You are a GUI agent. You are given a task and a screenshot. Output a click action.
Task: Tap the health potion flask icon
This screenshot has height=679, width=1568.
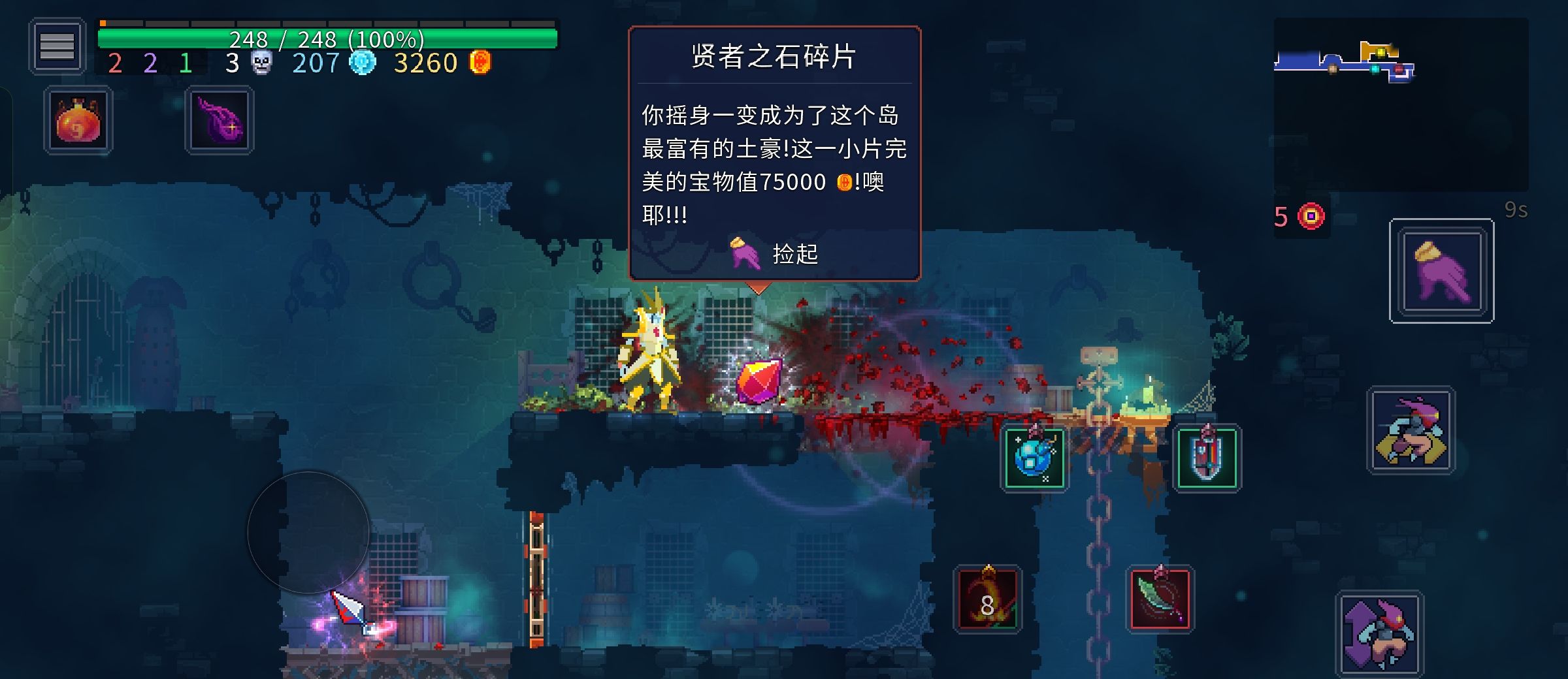[x=77, y=120]
